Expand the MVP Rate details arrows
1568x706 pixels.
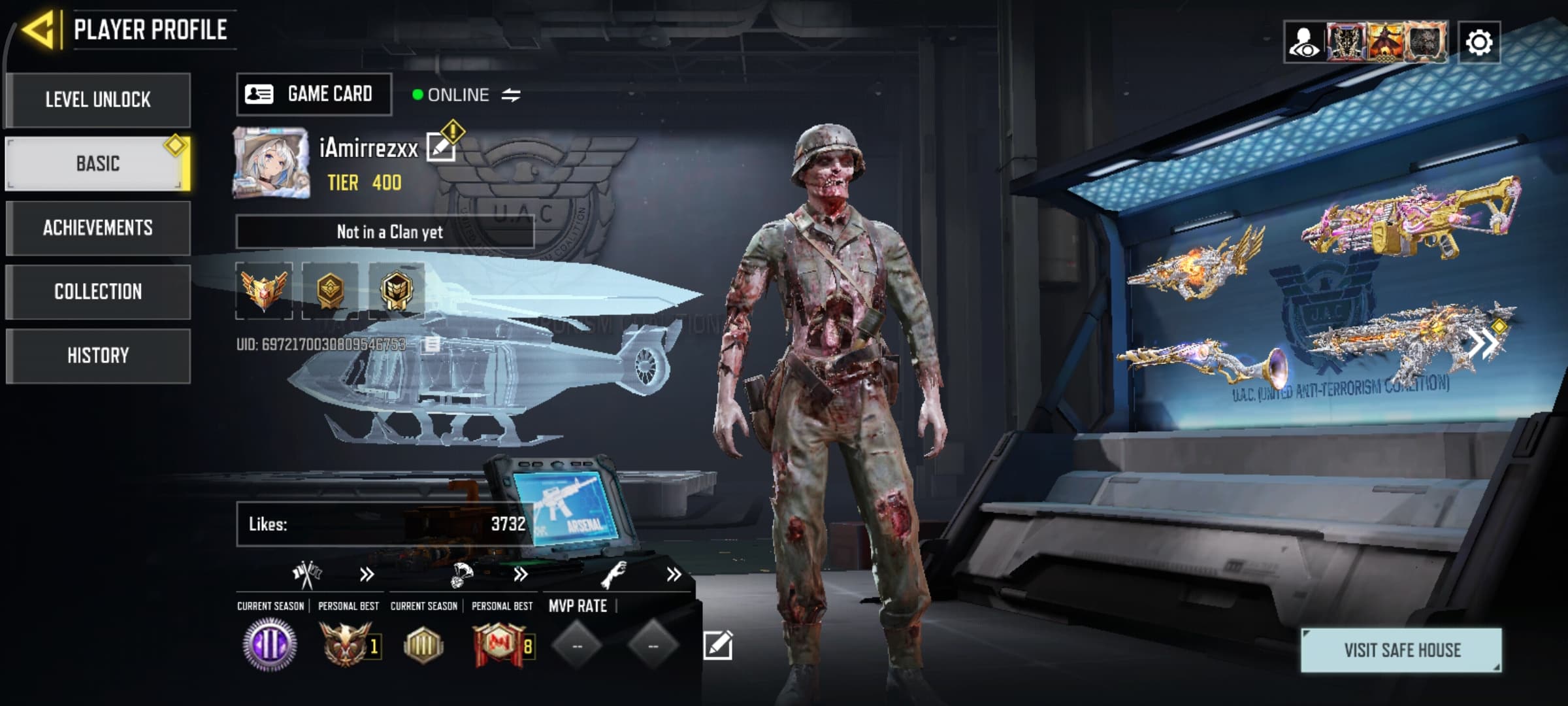674,575
